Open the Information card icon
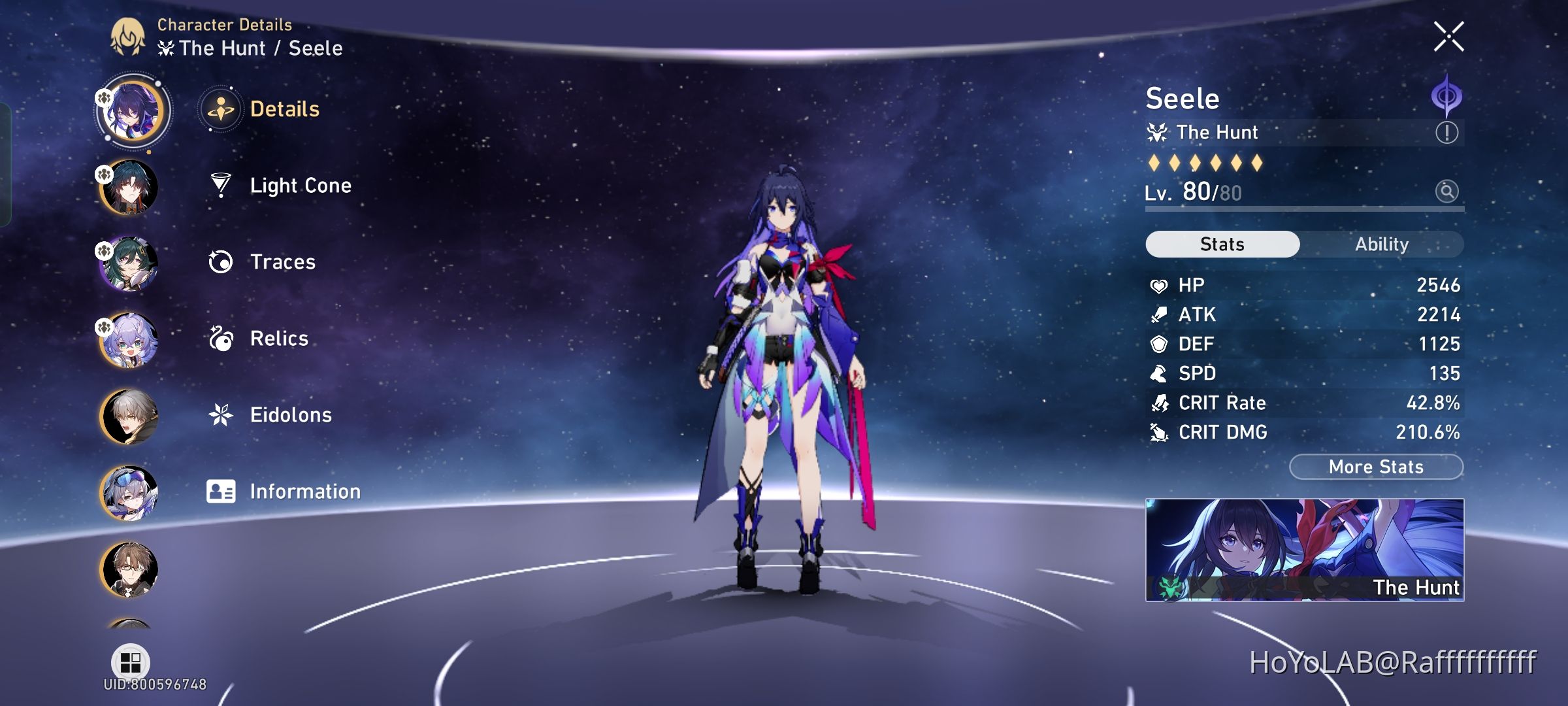 pyautogui.click(x=221, y=491)
